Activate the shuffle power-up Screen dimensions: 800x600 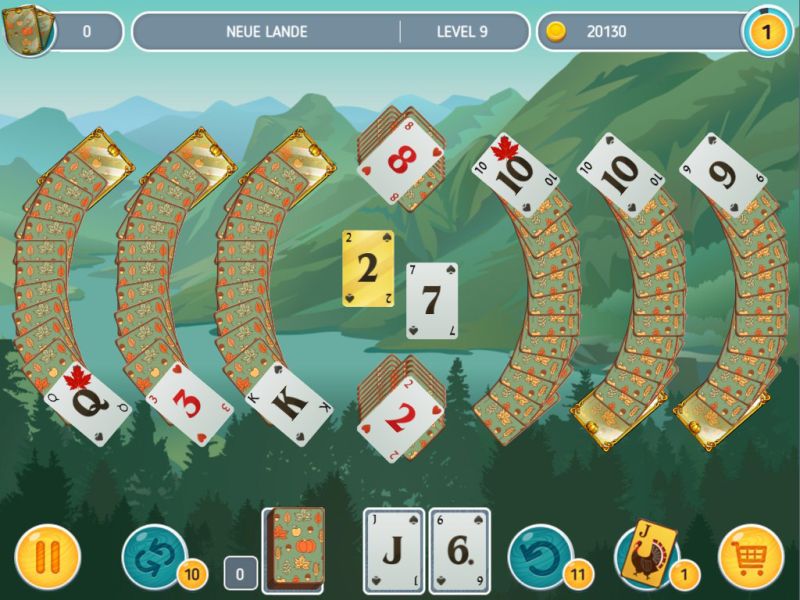[x=153, y=556]
